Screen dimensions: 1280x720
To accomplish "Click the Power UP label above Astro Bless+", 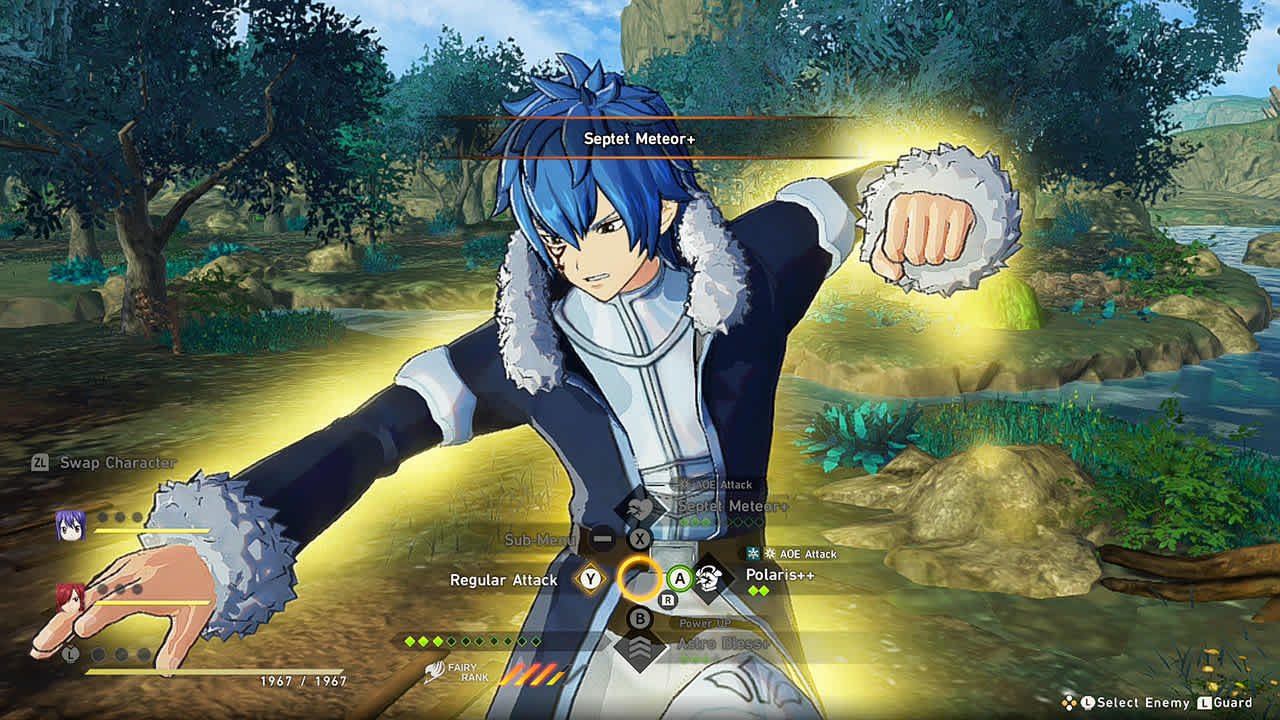I will pyautogui.click(x=704, y=622).
